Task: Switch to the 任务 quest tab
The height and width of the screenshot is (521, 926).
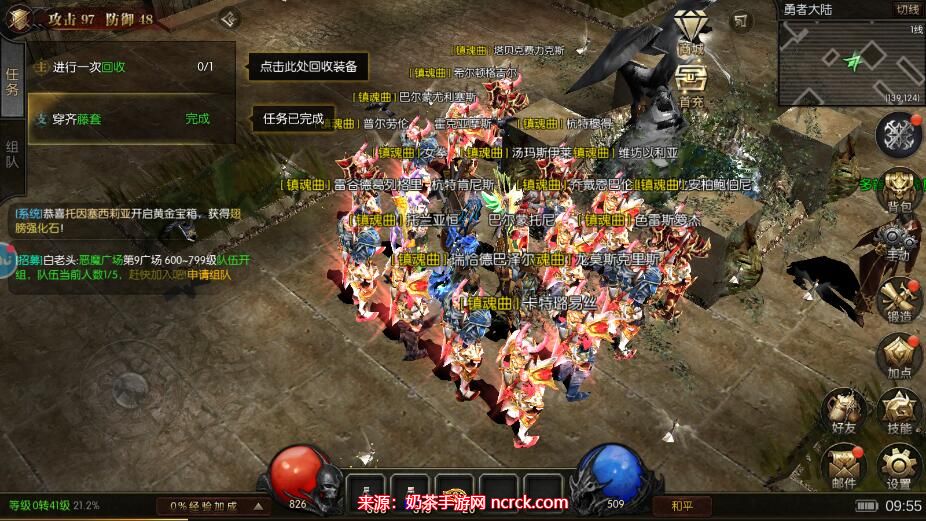Action: point(12,82)
